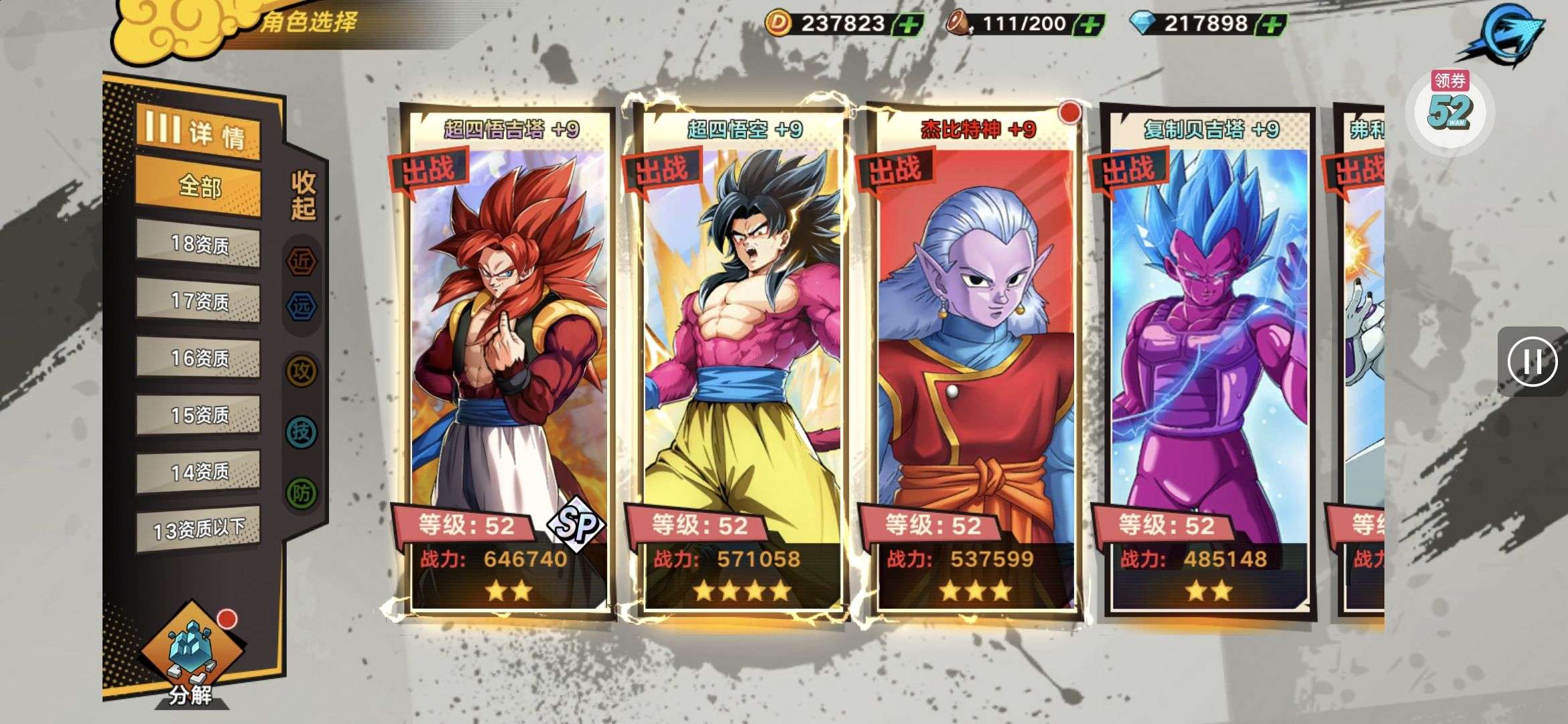Viewport: 1568px width, 724px height.
Task: Filter by 18资质 characters
Action: [x=198, y=244]
